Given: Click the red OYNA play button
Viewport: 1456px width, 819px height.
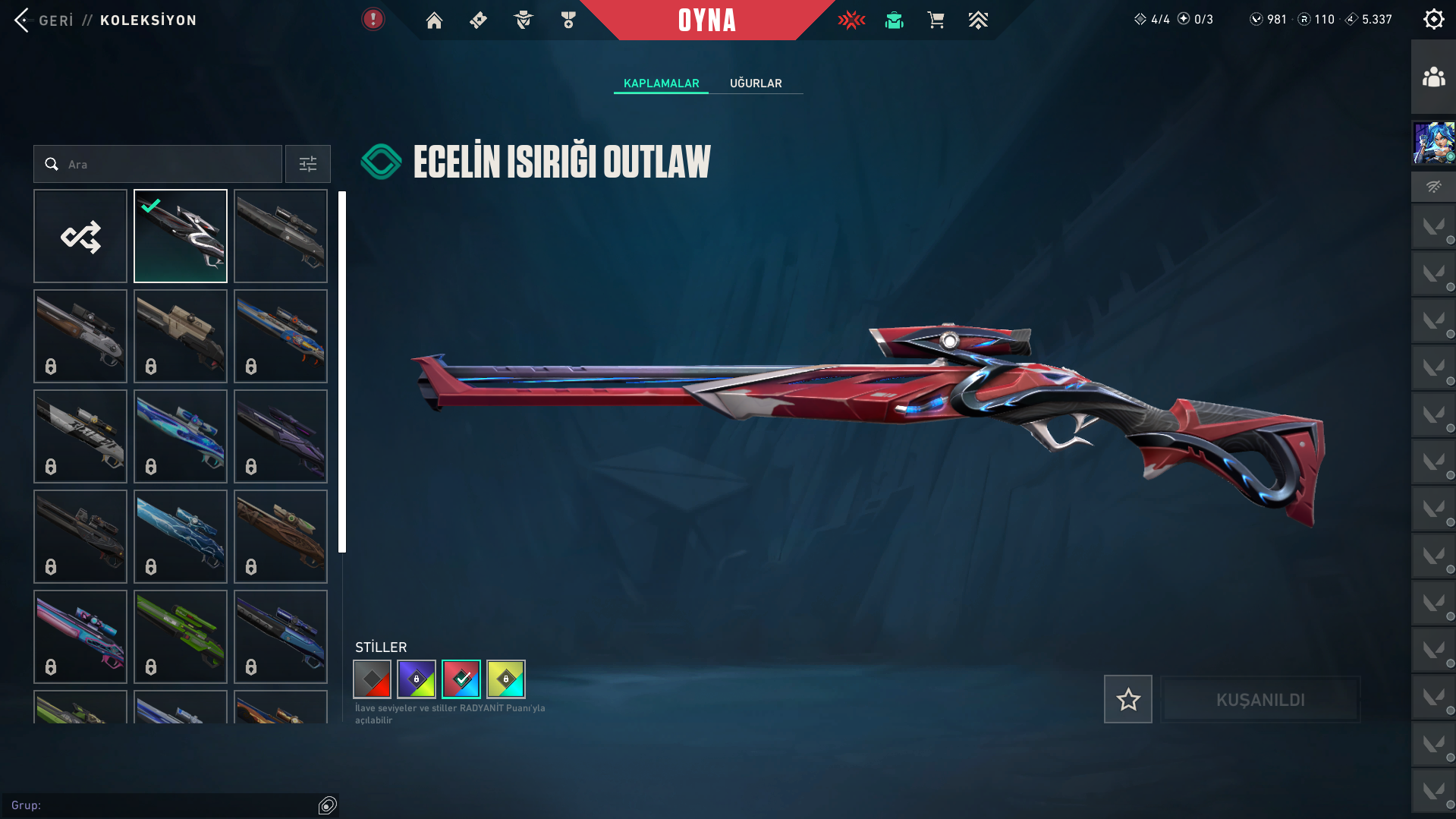Looking at the screenshot, I should pyautogui.click(x=706, y=20).
